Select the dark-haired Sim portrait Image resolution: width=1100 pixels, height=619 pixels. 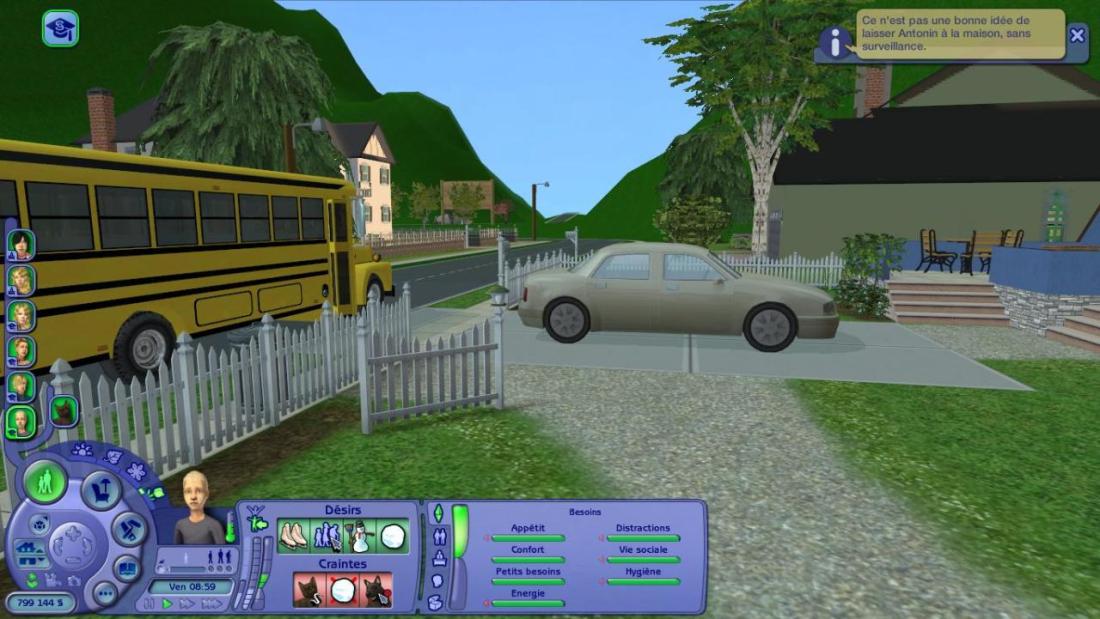20,244
